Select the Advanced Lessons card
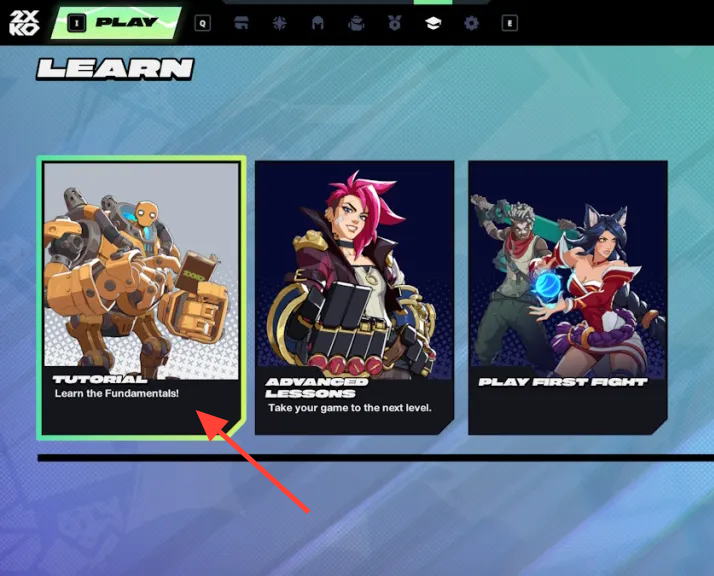 (354, 297)
